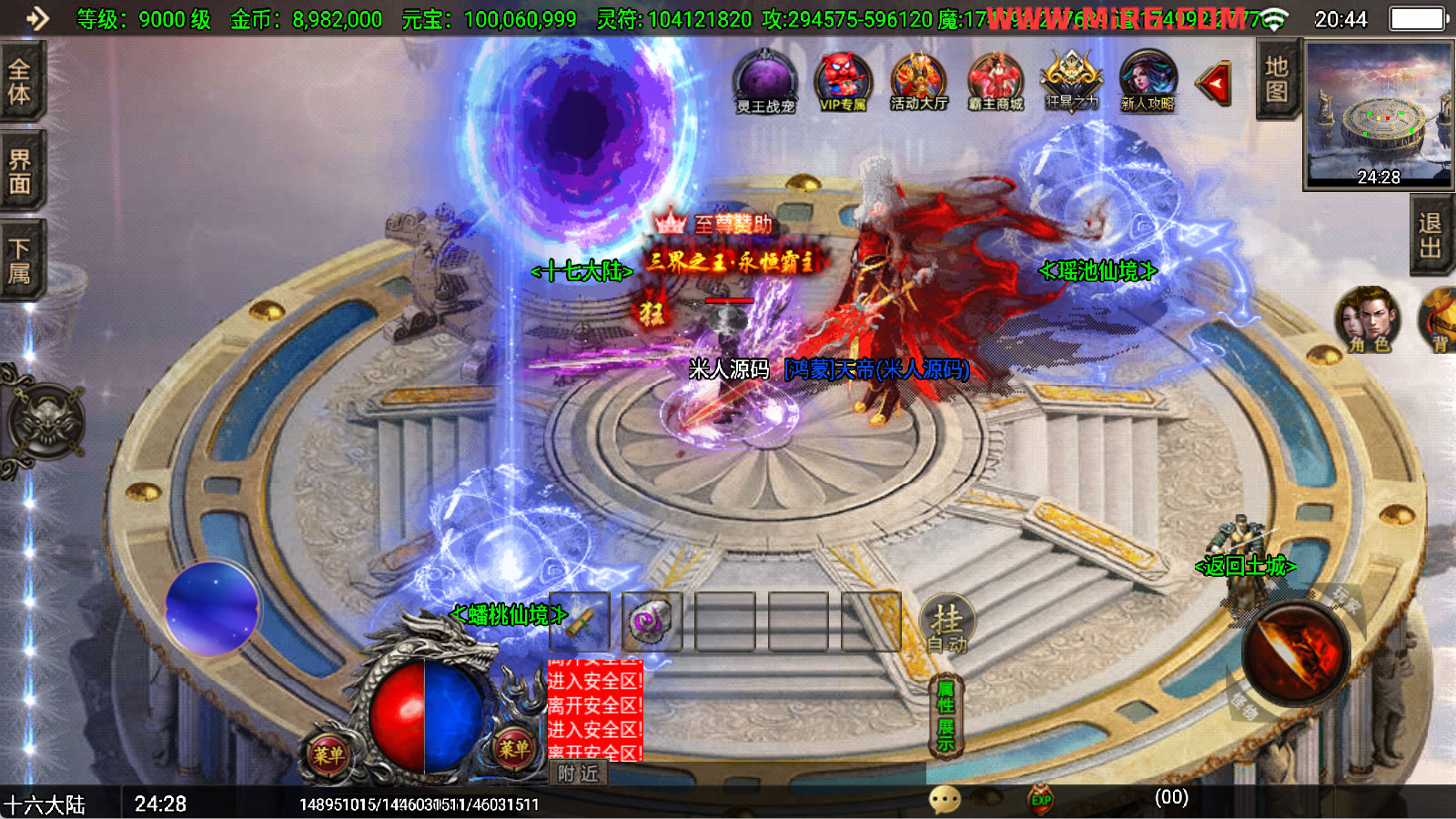Enter the 活动大厅 event hall
The image size is (1456, 819).
click(x=919, y=81)
